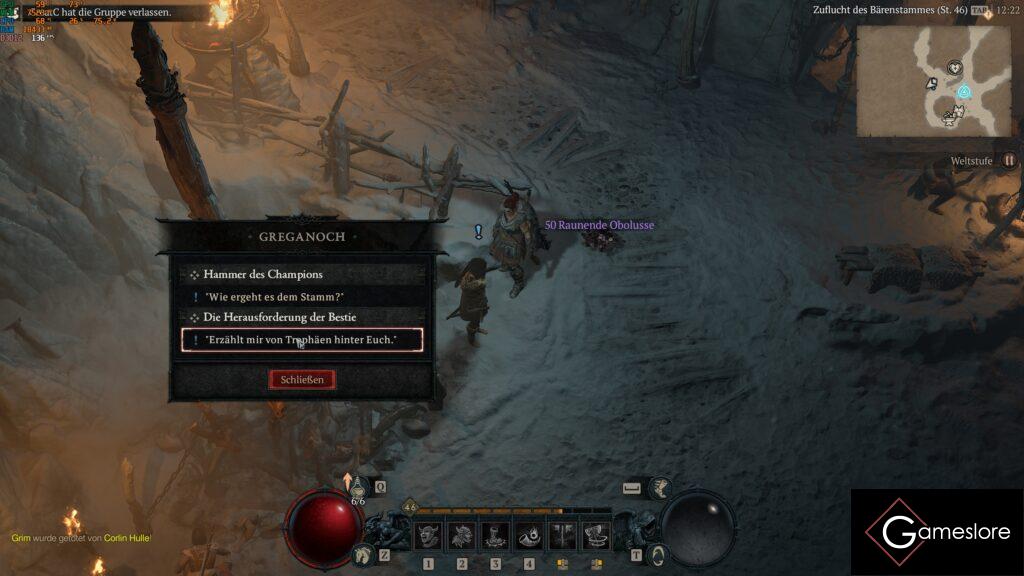
Task: Use the healing potion icon
Action: [x=357, y=486]
